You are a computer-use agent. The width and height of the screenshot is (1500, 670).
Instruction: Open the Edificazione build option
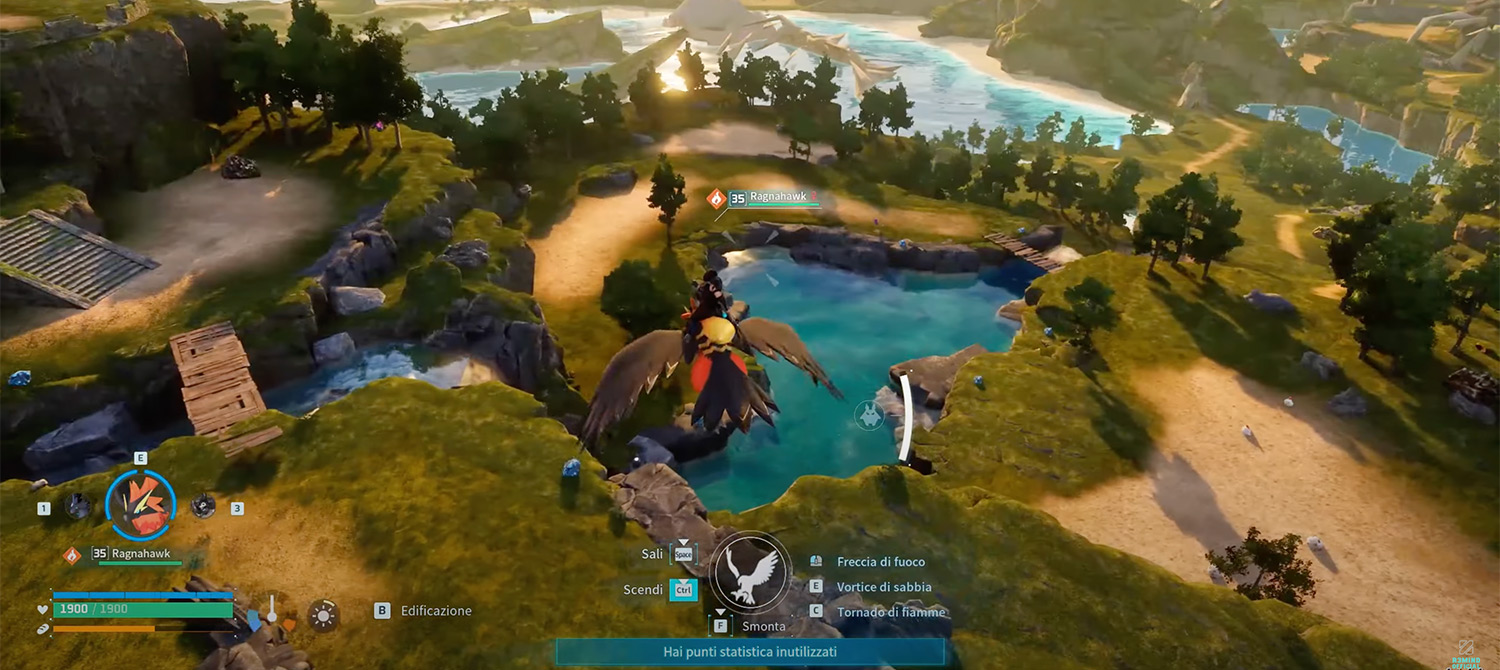tap(435, 611)
